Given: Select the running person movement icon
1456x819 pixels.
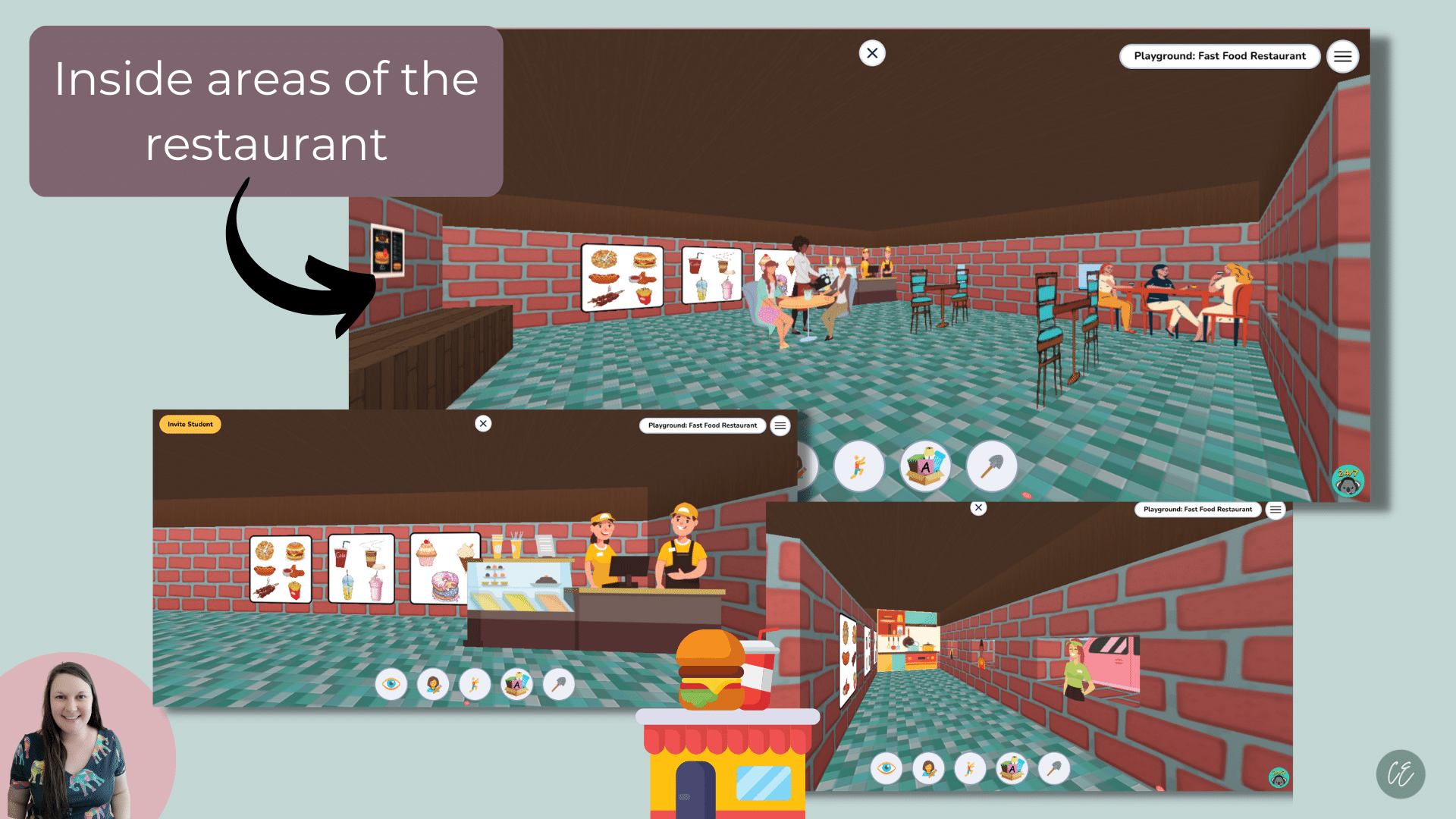Looking at the screenshot, I should click(859, 466).
